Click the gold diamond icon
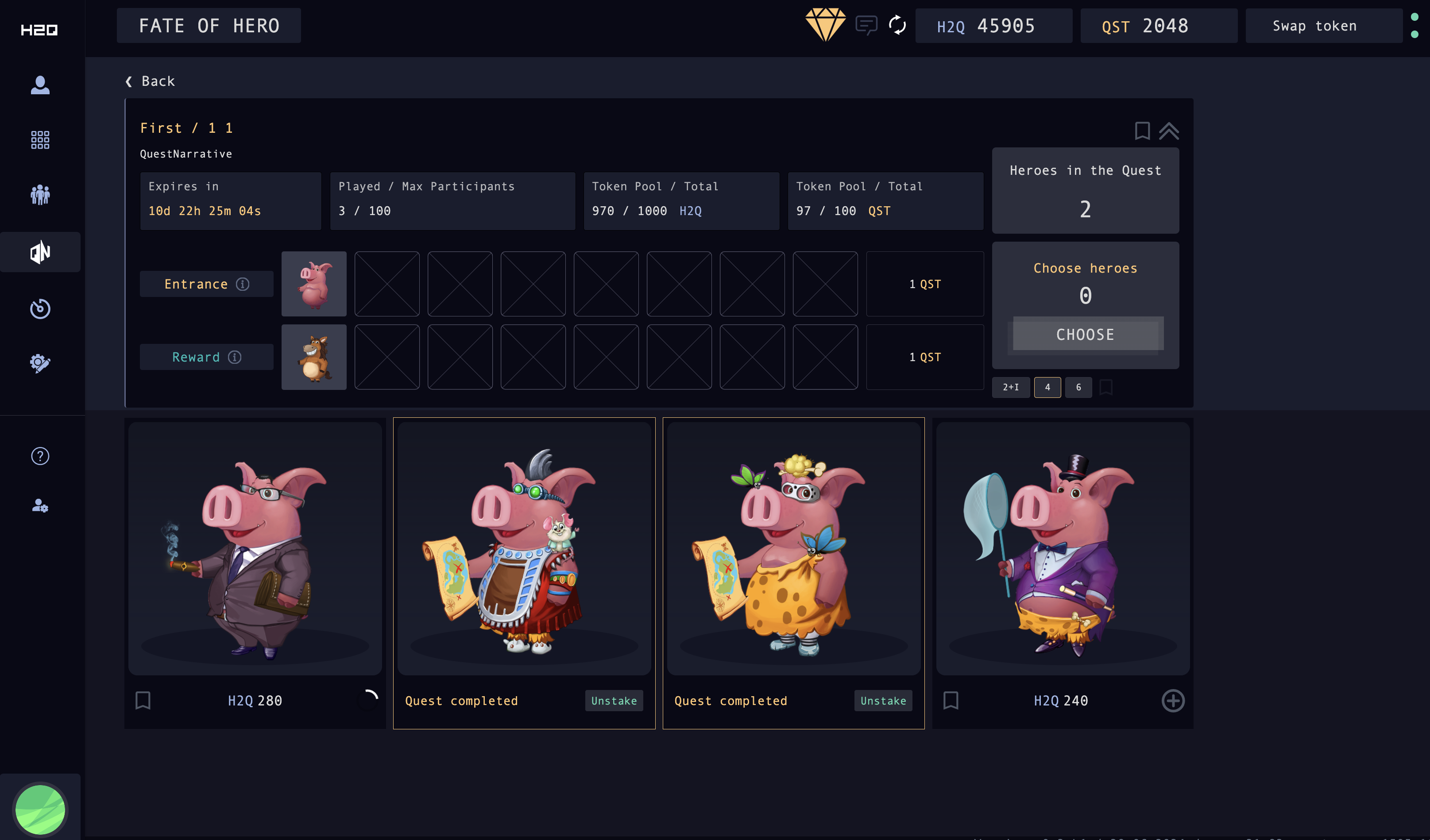 coord(825,25)
